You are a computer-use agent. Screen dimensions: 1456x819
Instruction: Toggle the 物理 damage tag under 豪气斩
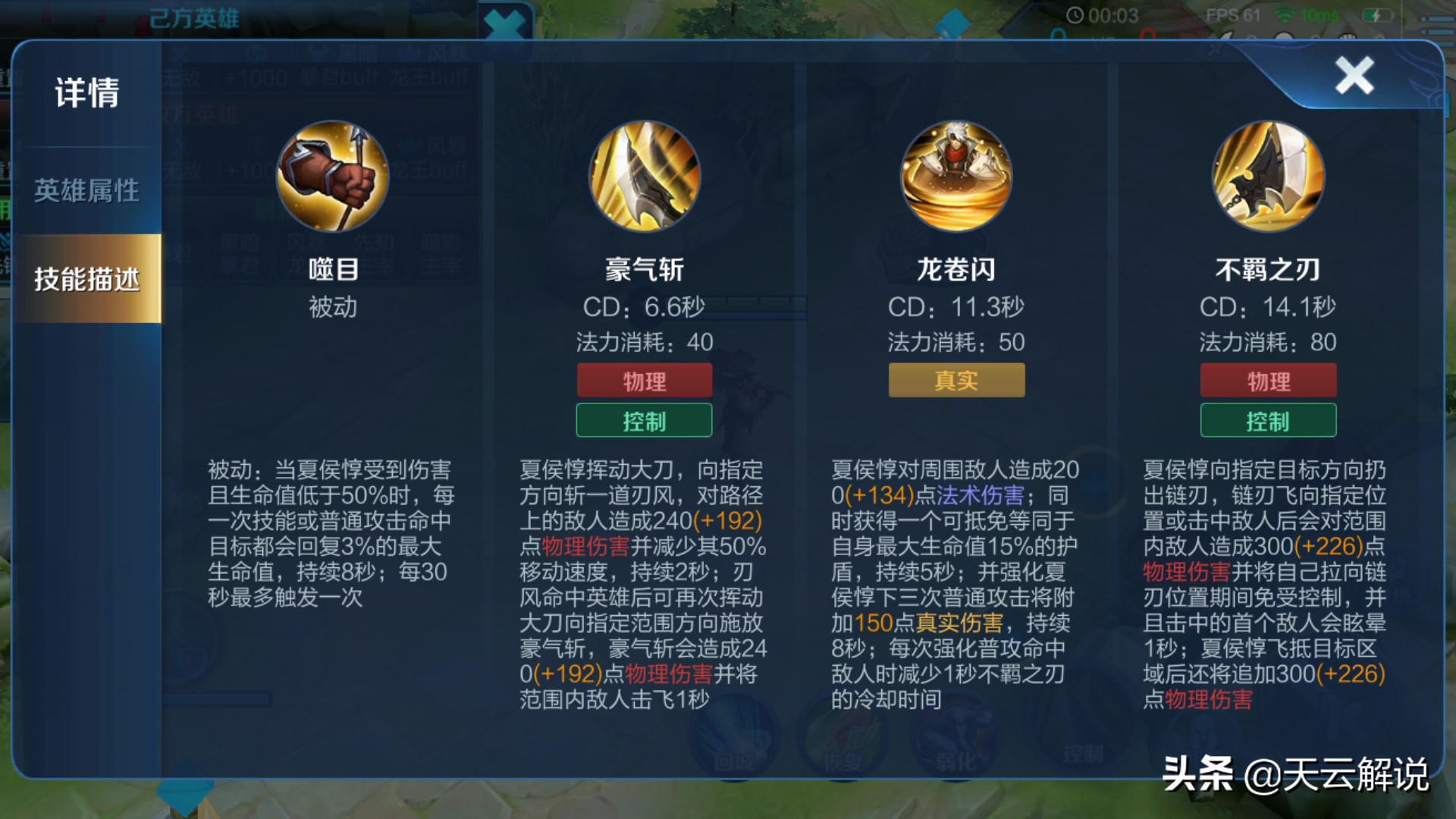[644, 380]
